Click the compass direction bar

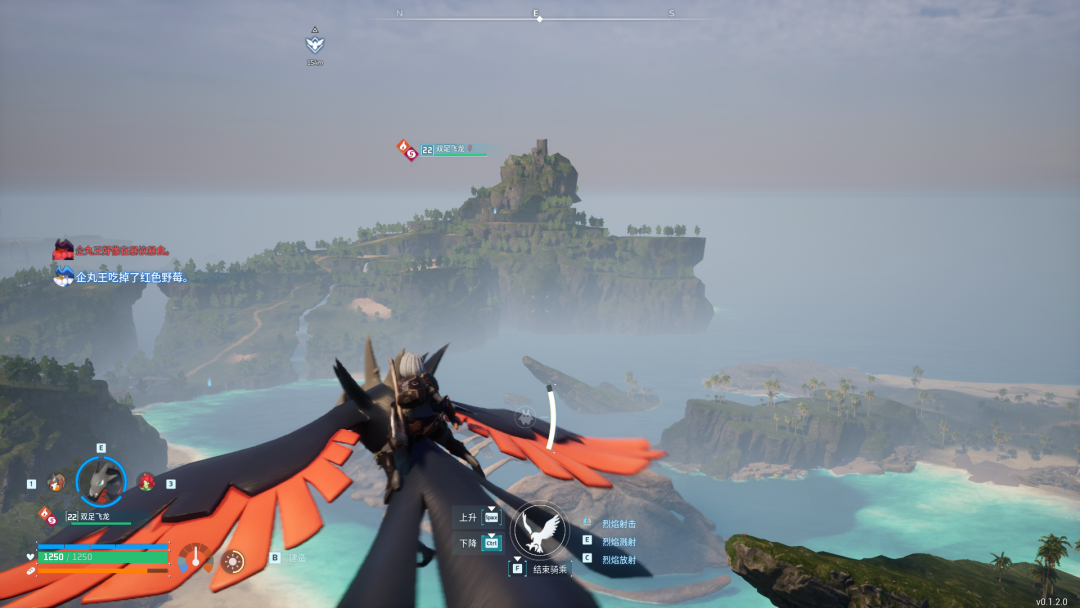[x=537, y=15]
